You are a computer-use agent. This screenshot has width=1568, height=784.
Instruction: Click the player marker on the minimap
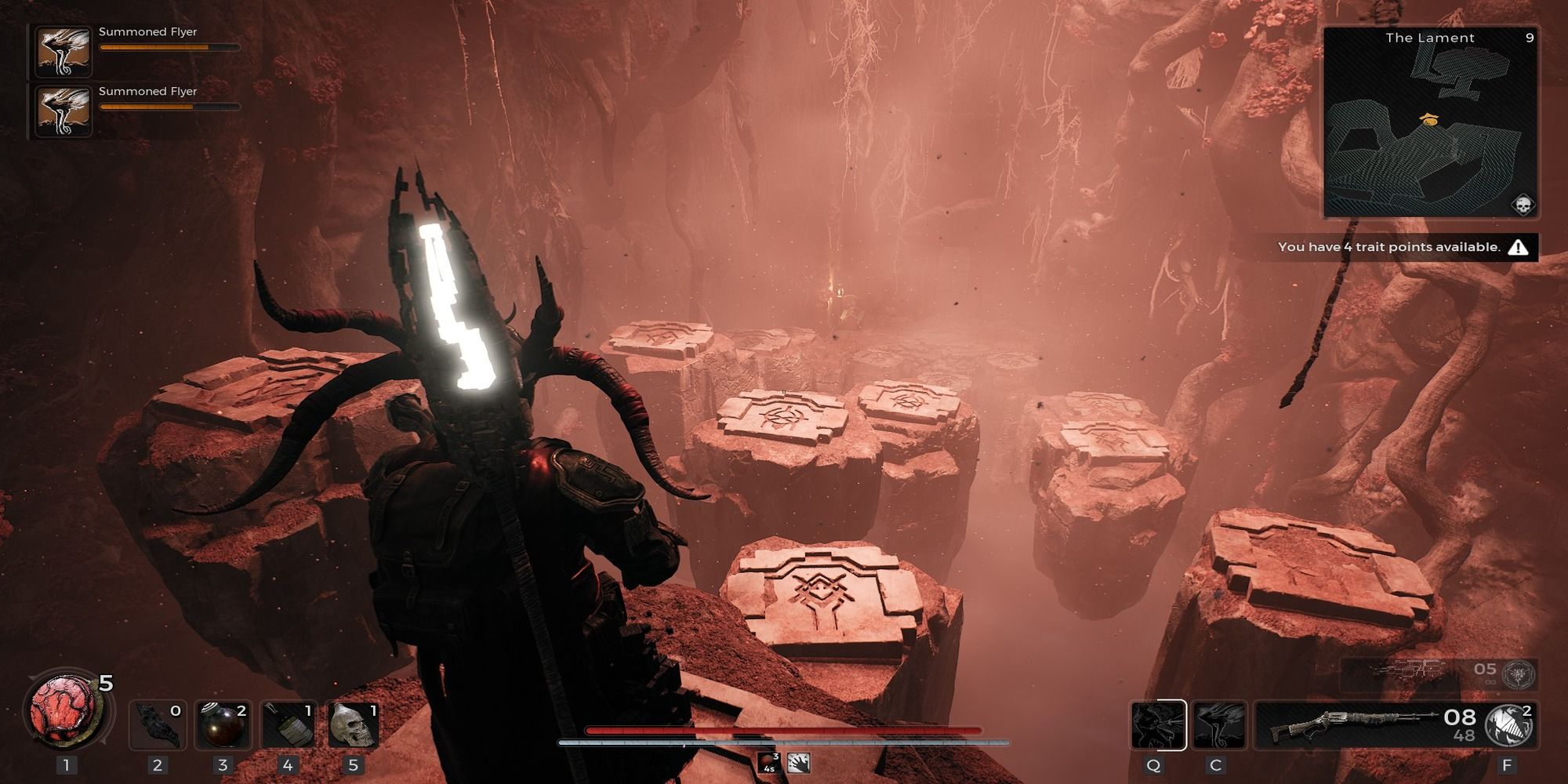1429,118
